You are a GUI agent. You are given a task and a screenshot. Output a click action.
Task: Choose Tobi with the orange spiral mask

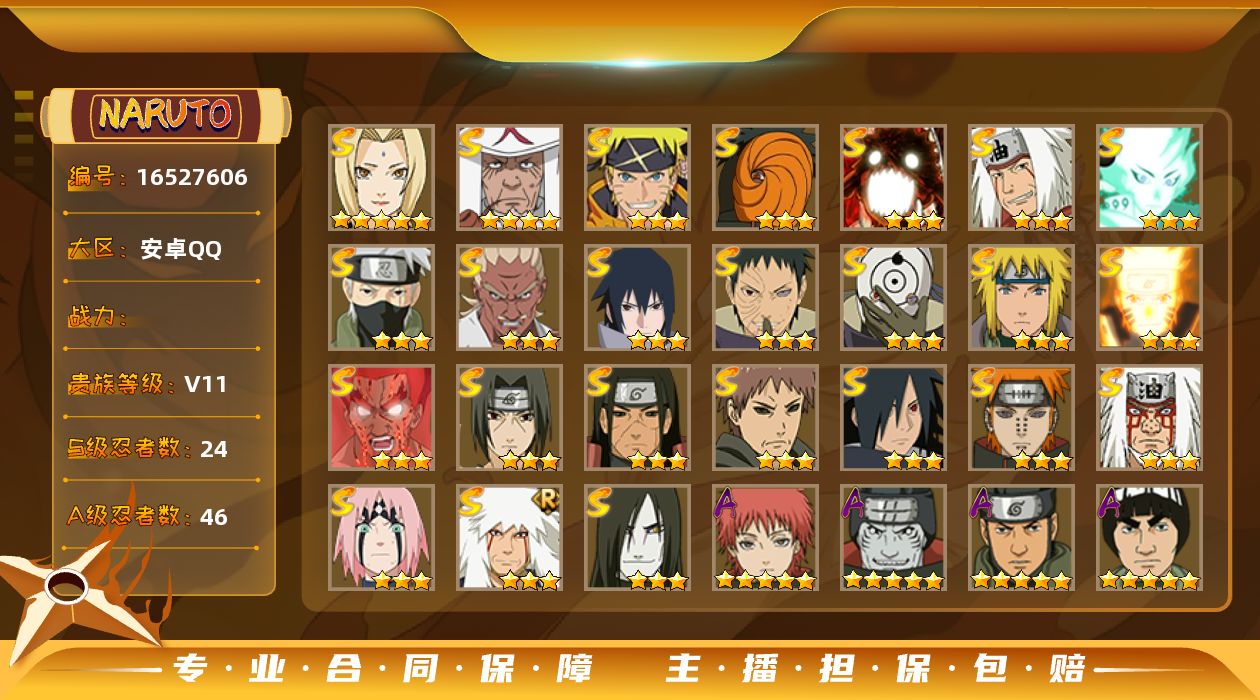[x=765, y=178]
